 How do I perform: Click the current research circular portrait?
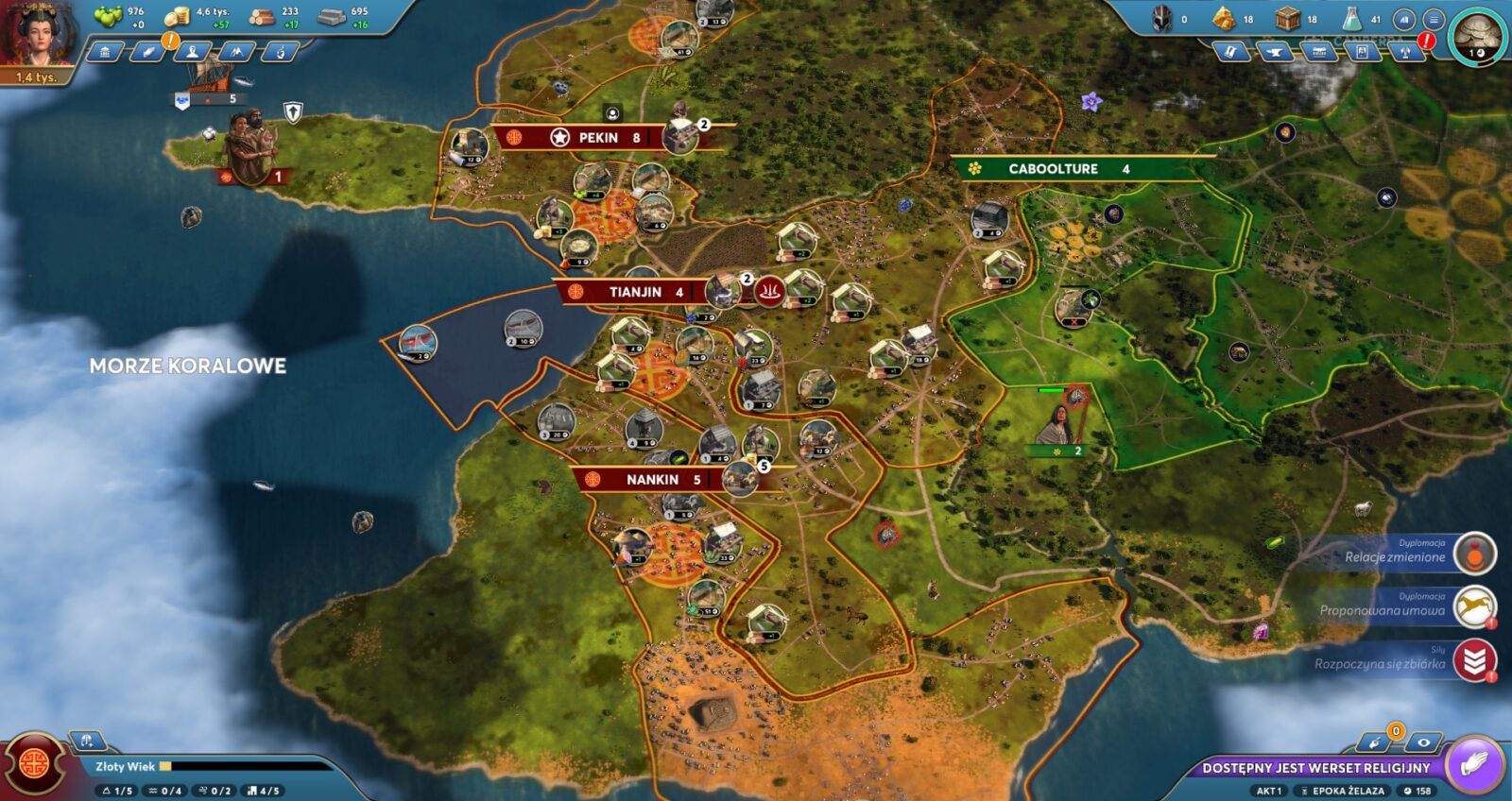pyautogui.click(x=1476, y=39)
